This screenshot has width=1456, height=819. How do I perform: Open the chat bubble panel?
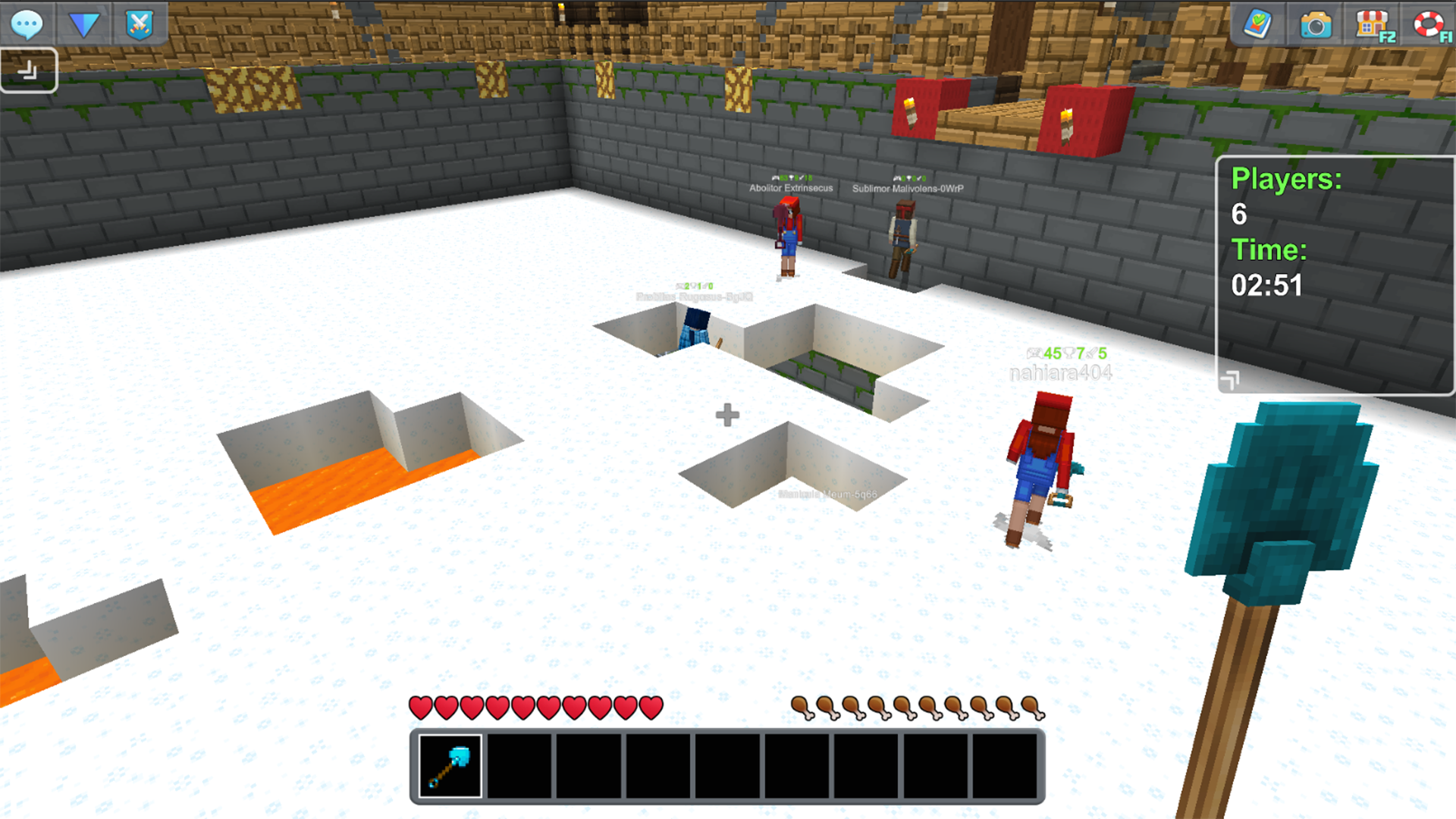point(26,24)
